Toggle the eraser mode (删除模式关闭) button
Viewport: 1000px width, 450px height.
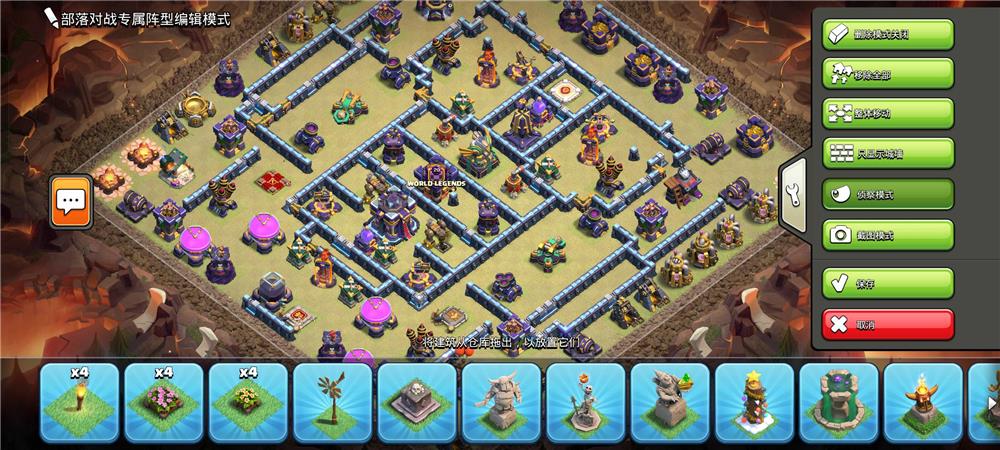(888, 34)
